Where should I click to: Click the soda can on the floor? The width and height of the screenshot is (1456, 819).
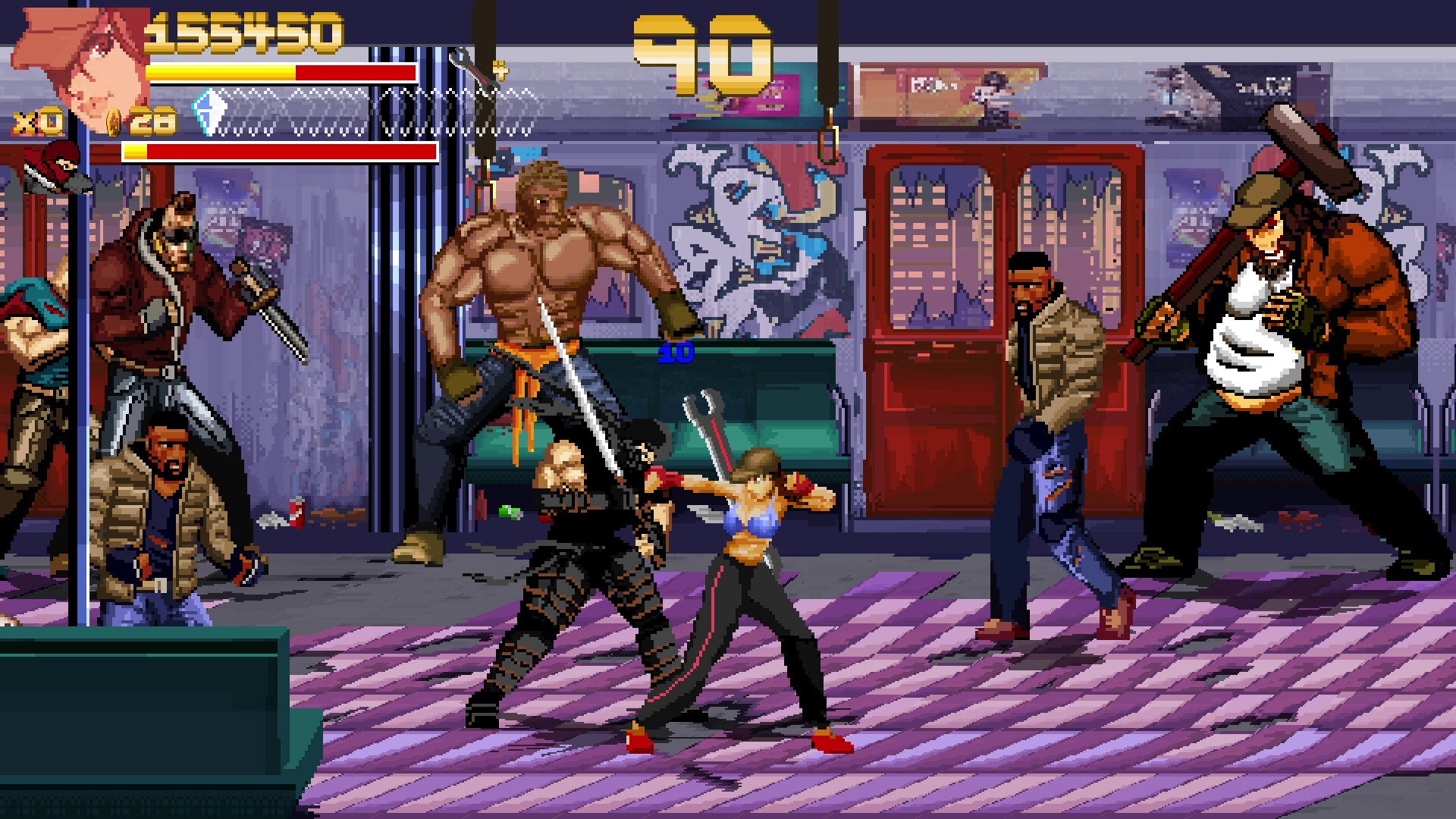coord(296,514)
